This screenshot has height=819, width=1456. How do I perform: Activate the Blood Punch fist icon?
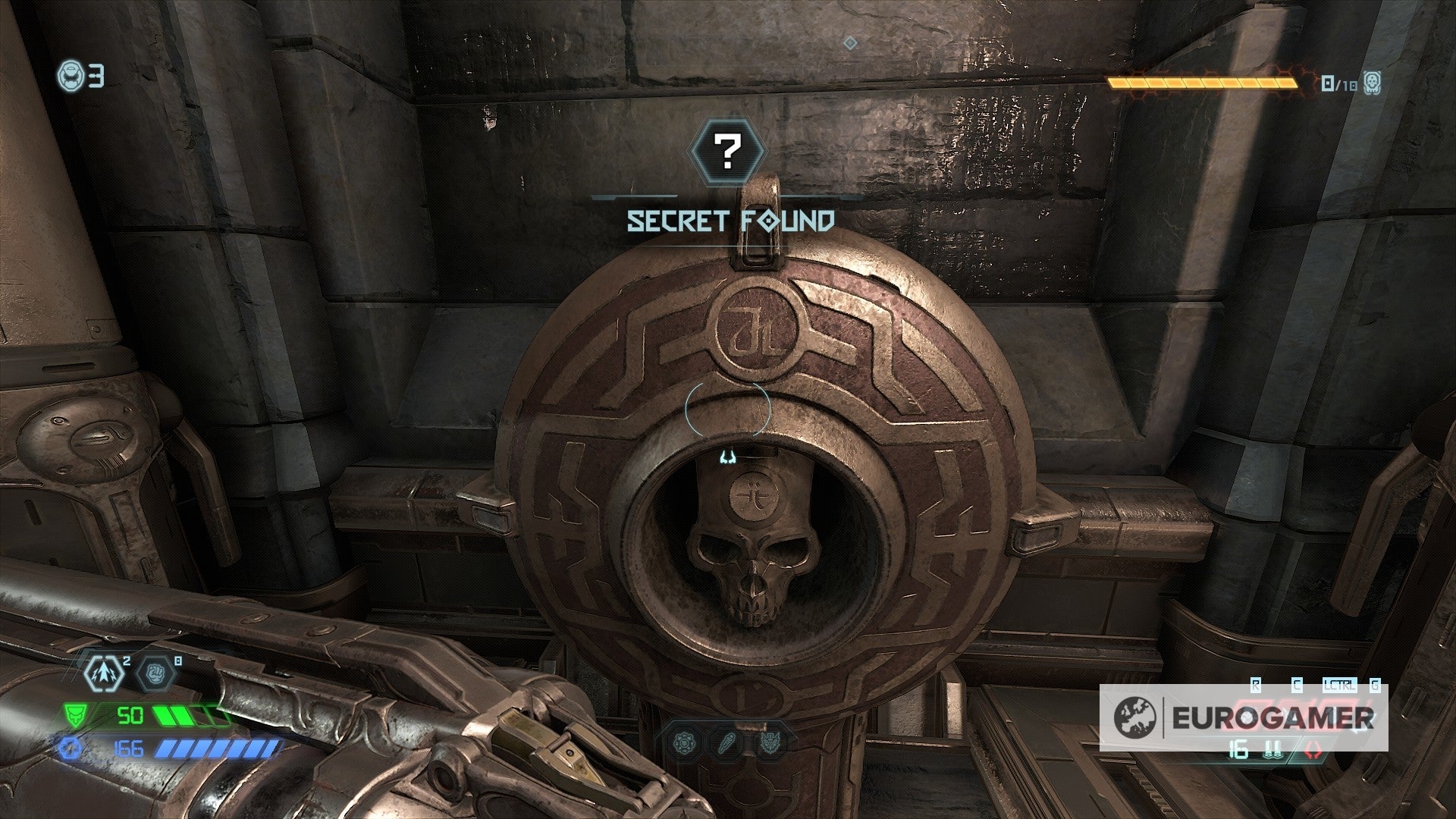pos(156,673)
